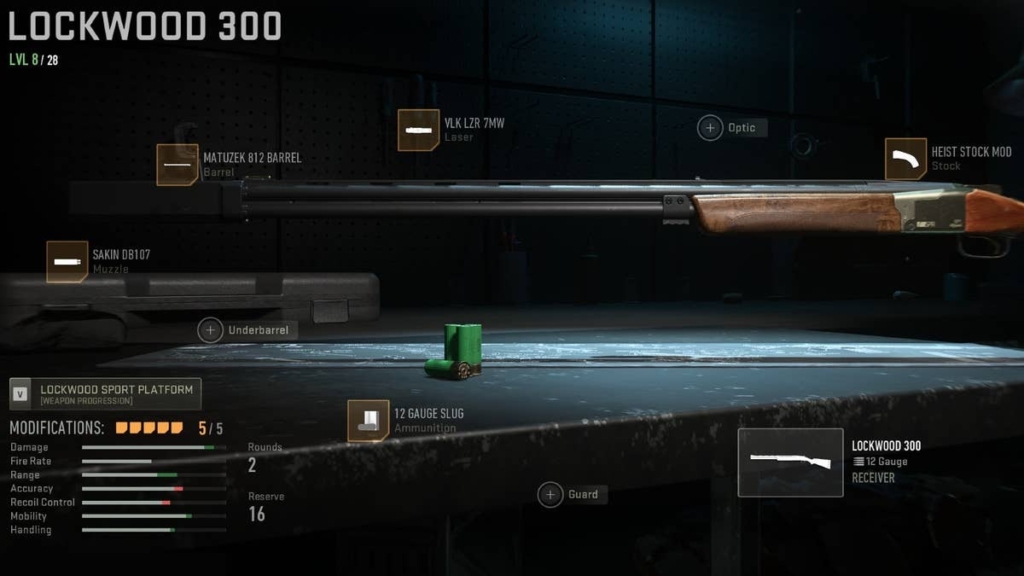Open the 12 Gauge Slug ammunition slot
This screenshot has height=576, width=1024.
[x=368, y=421]
